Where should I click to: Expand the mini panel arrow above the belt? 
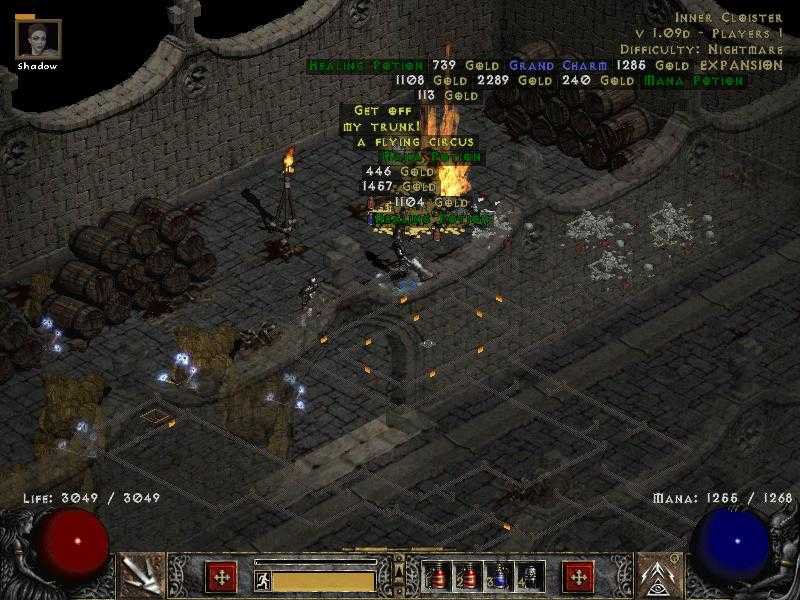click(x=398, y=567)
